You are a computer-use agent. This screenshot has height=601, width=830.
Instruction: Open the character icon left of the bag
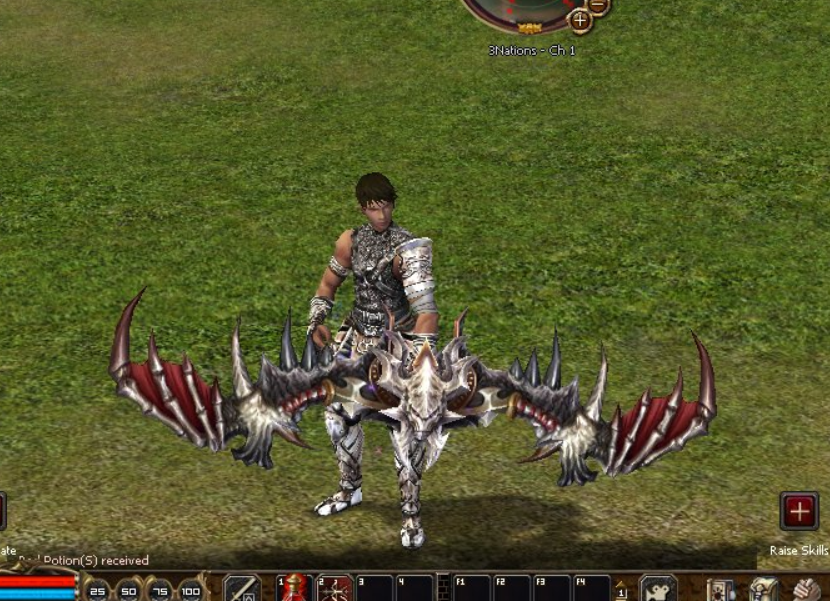point(721,590)
